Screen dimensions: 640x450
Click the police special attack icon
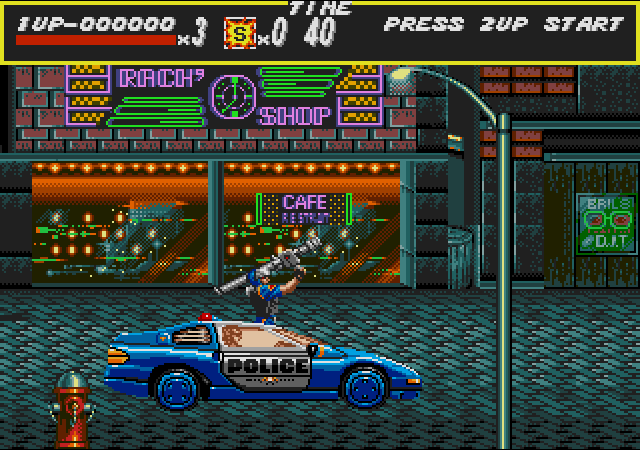[x=239, y=32]
